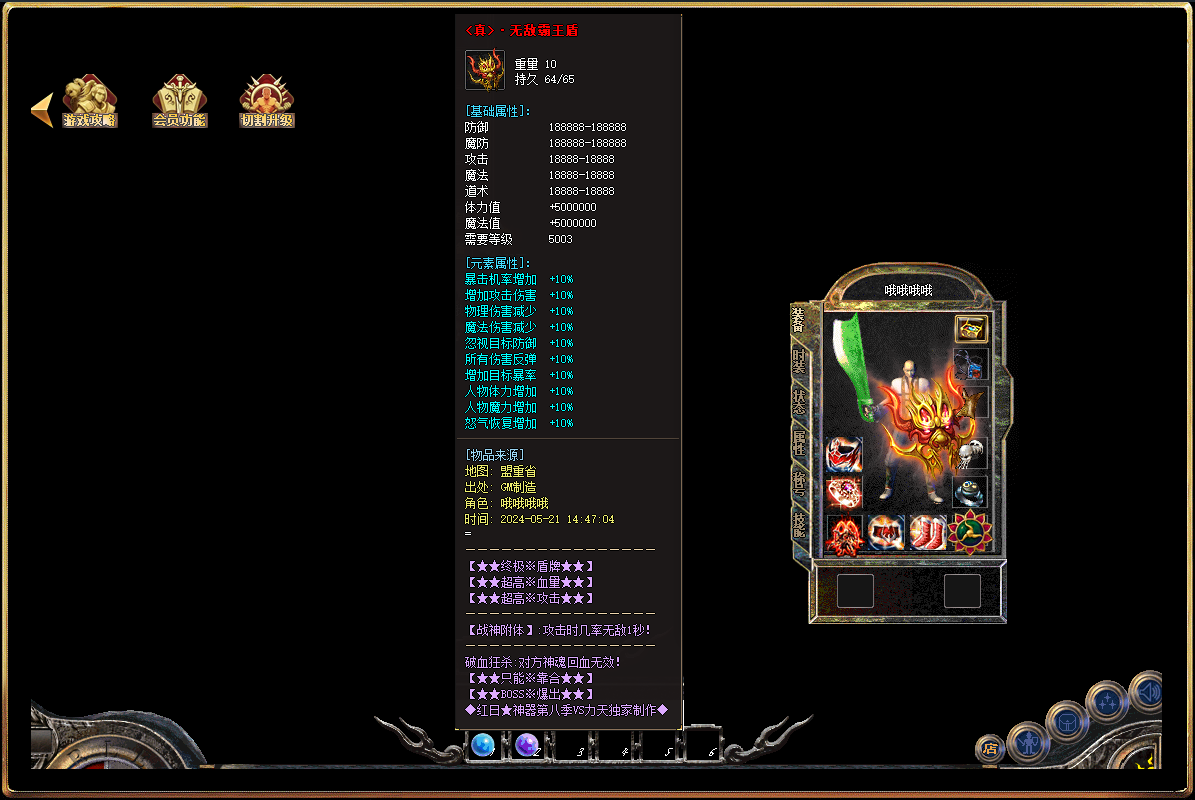The image size is (1195, 800).
Task: Use the purple orb in hotbar slot 2
Action: click(527, 745)
